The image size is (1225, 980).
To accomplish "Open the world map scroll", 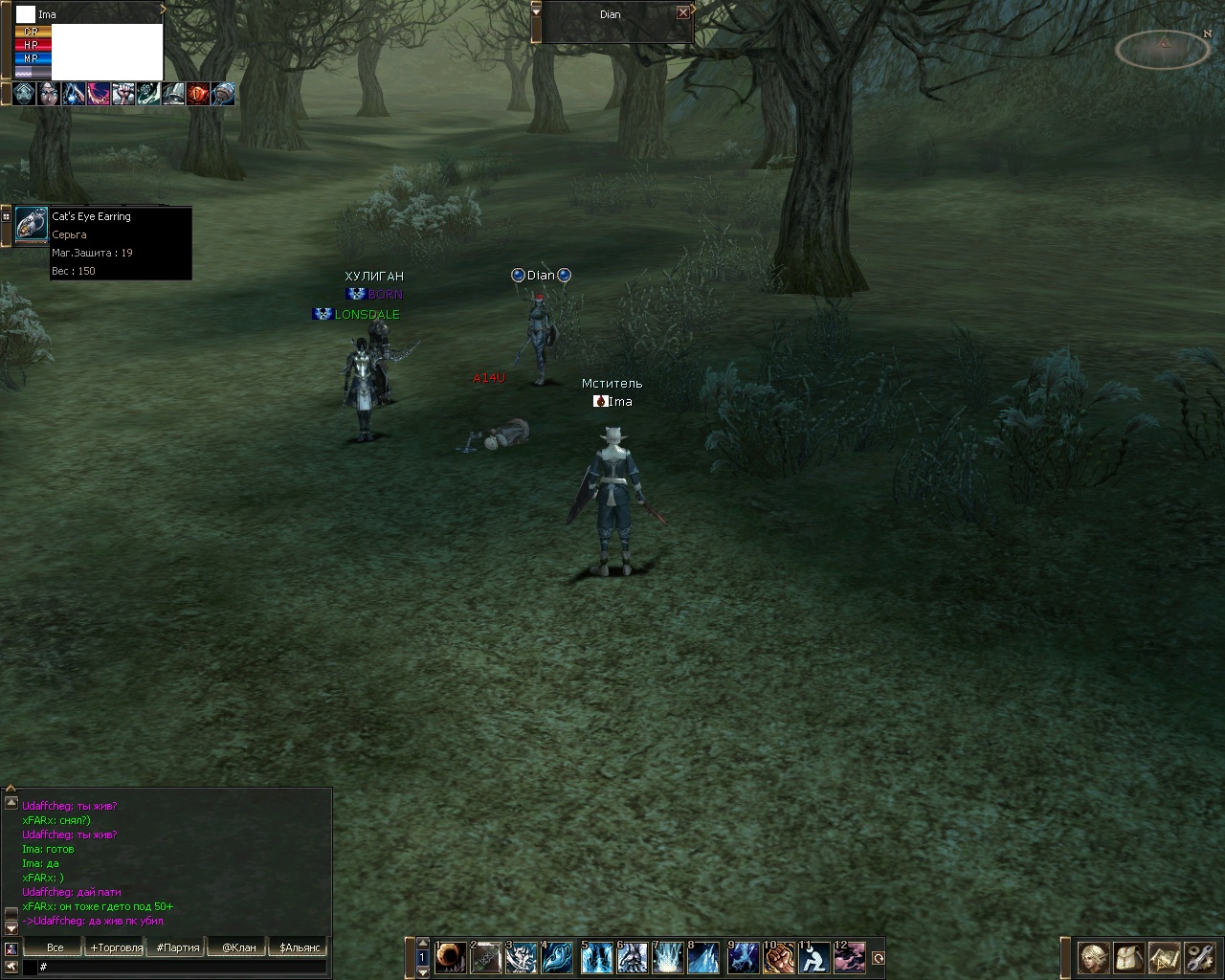I will tap(1164, 957).
